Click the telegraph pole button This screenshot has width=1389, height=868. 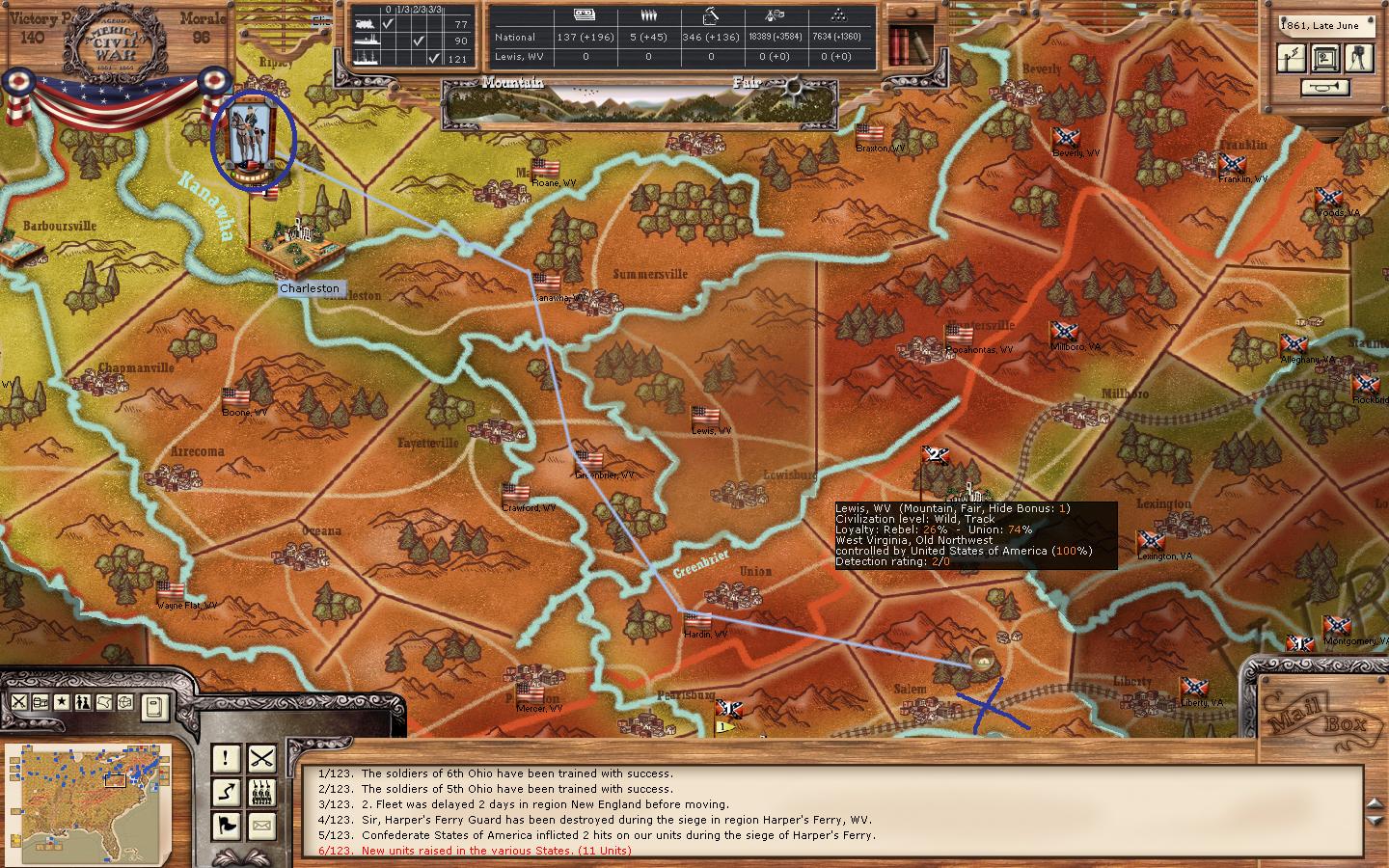click(x=1292, y=58)
